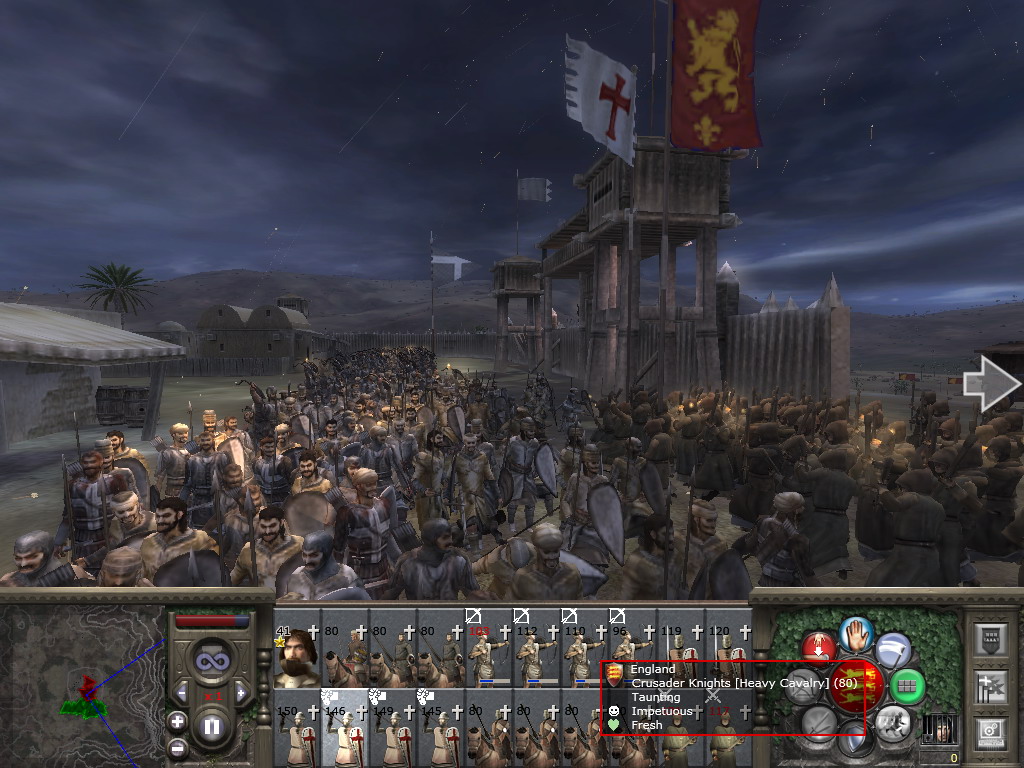Open the green group formations button

click(x=906, y=686)
